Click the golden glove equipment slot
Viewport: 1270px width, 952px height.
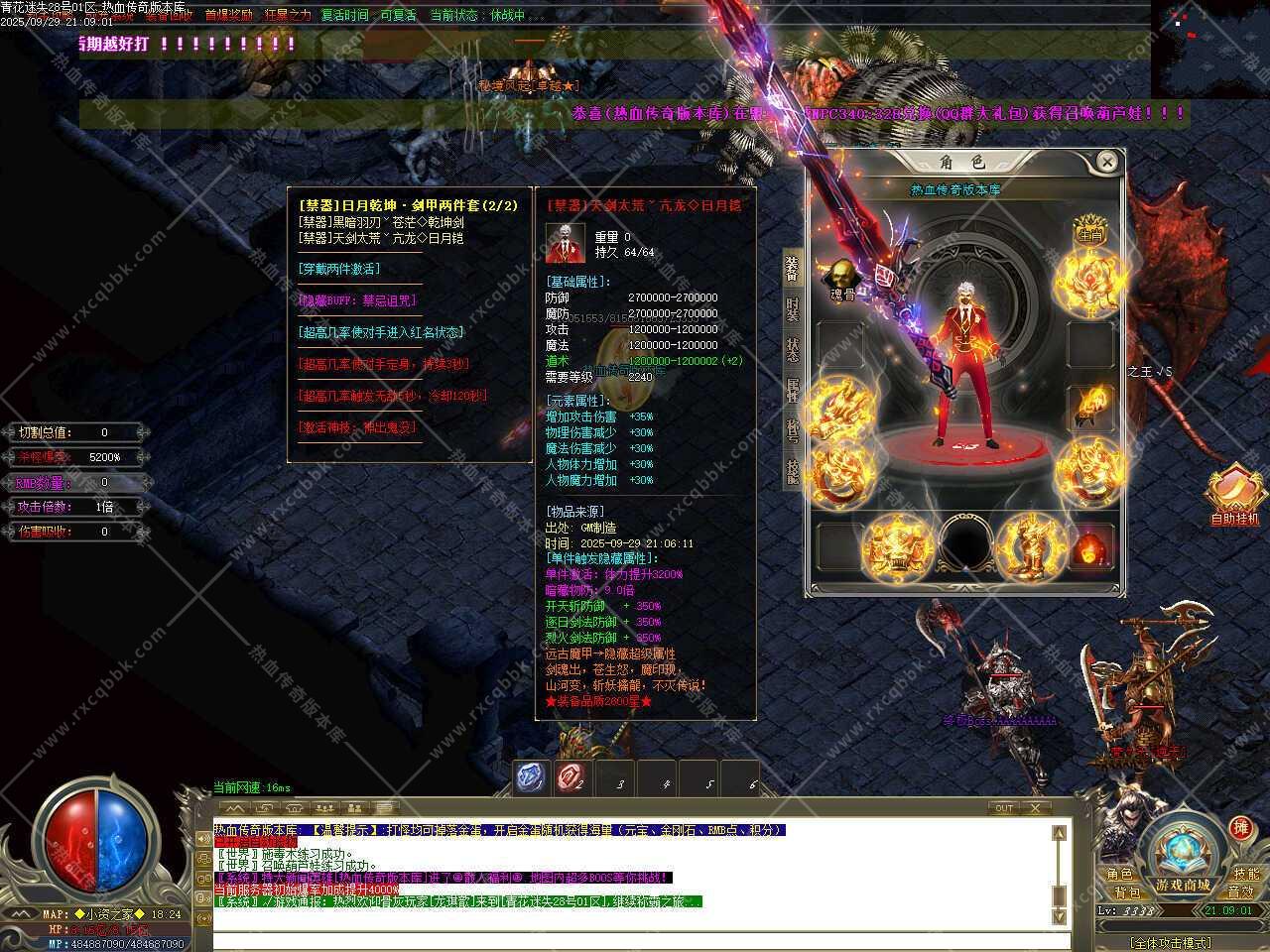1090,405
